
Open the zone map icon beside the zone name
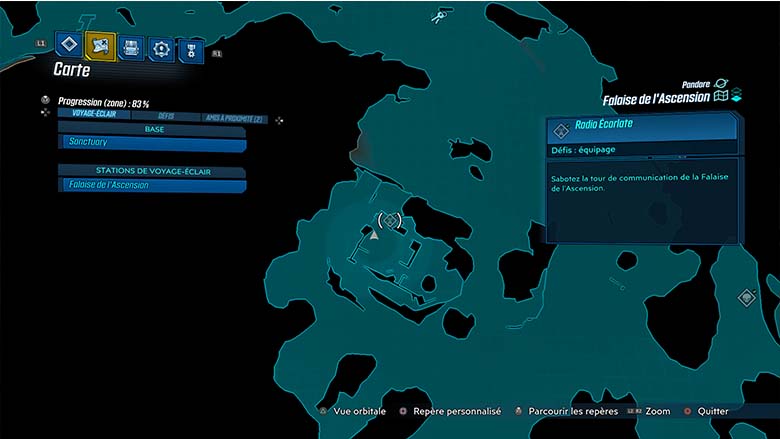point(720,97)
